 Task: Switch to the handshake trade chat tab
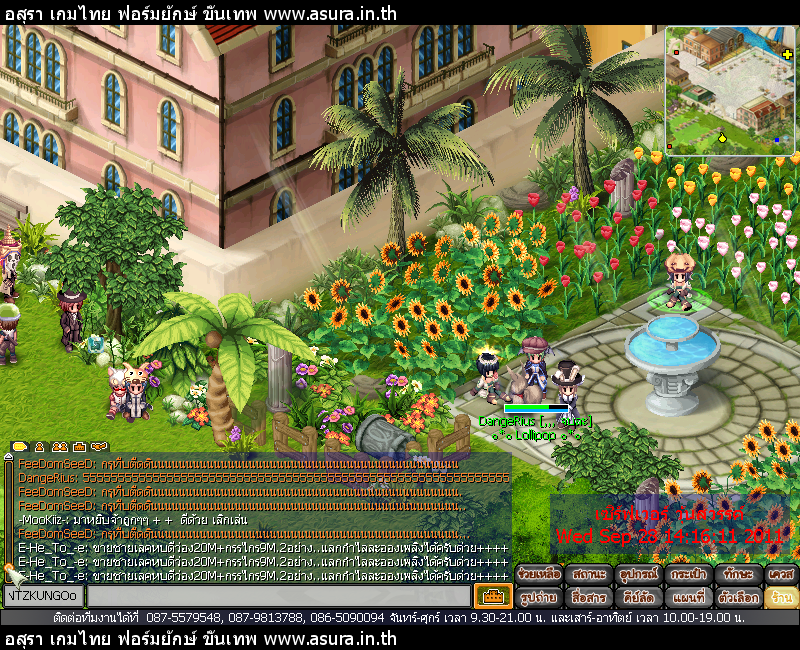click(98, 446)
